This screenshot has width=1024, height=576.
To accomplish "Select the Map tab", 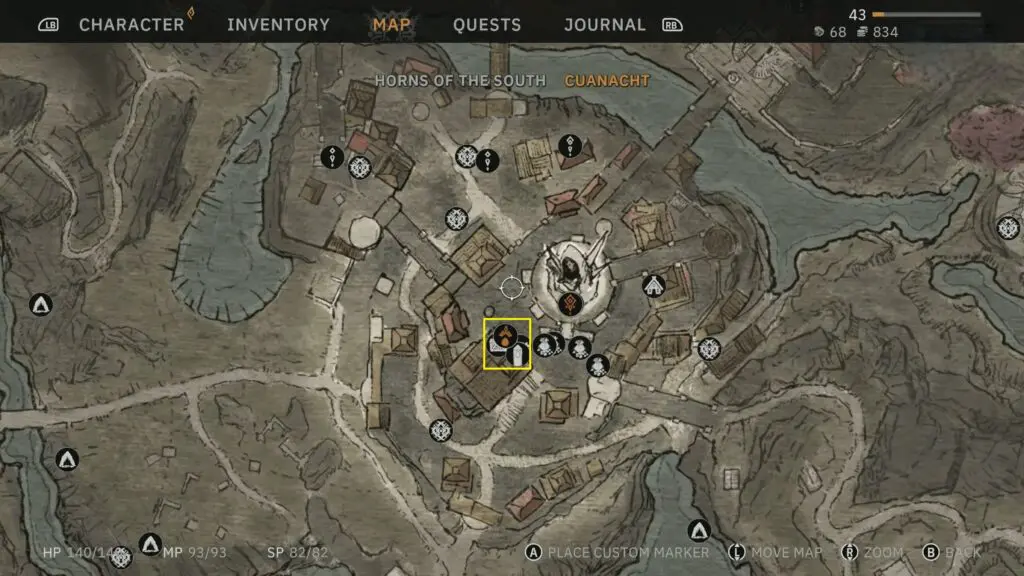I will click(391, 25).
